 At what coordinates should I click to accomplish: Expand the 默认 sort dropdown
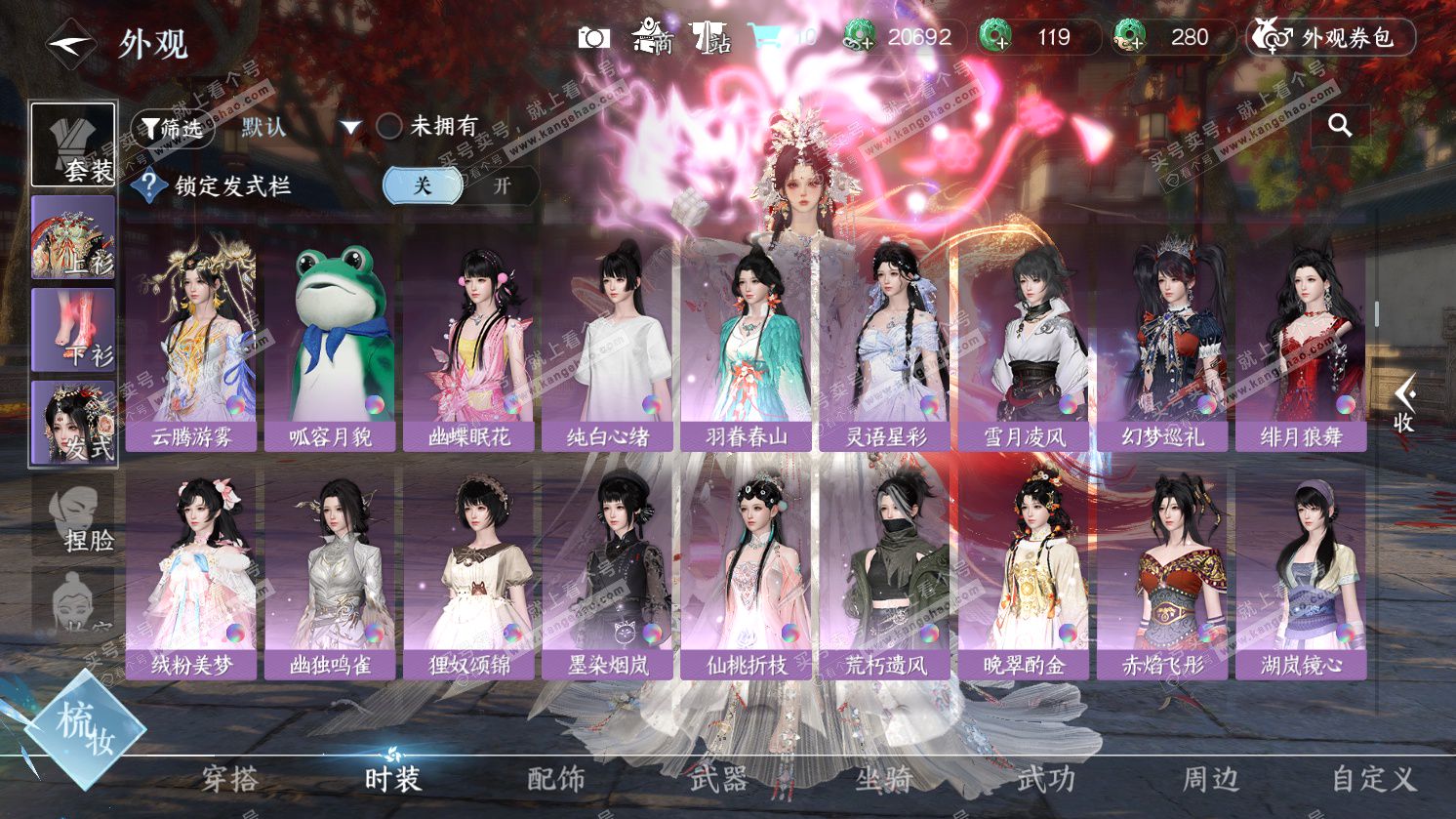pyautogui.click(x=350, y=128)
